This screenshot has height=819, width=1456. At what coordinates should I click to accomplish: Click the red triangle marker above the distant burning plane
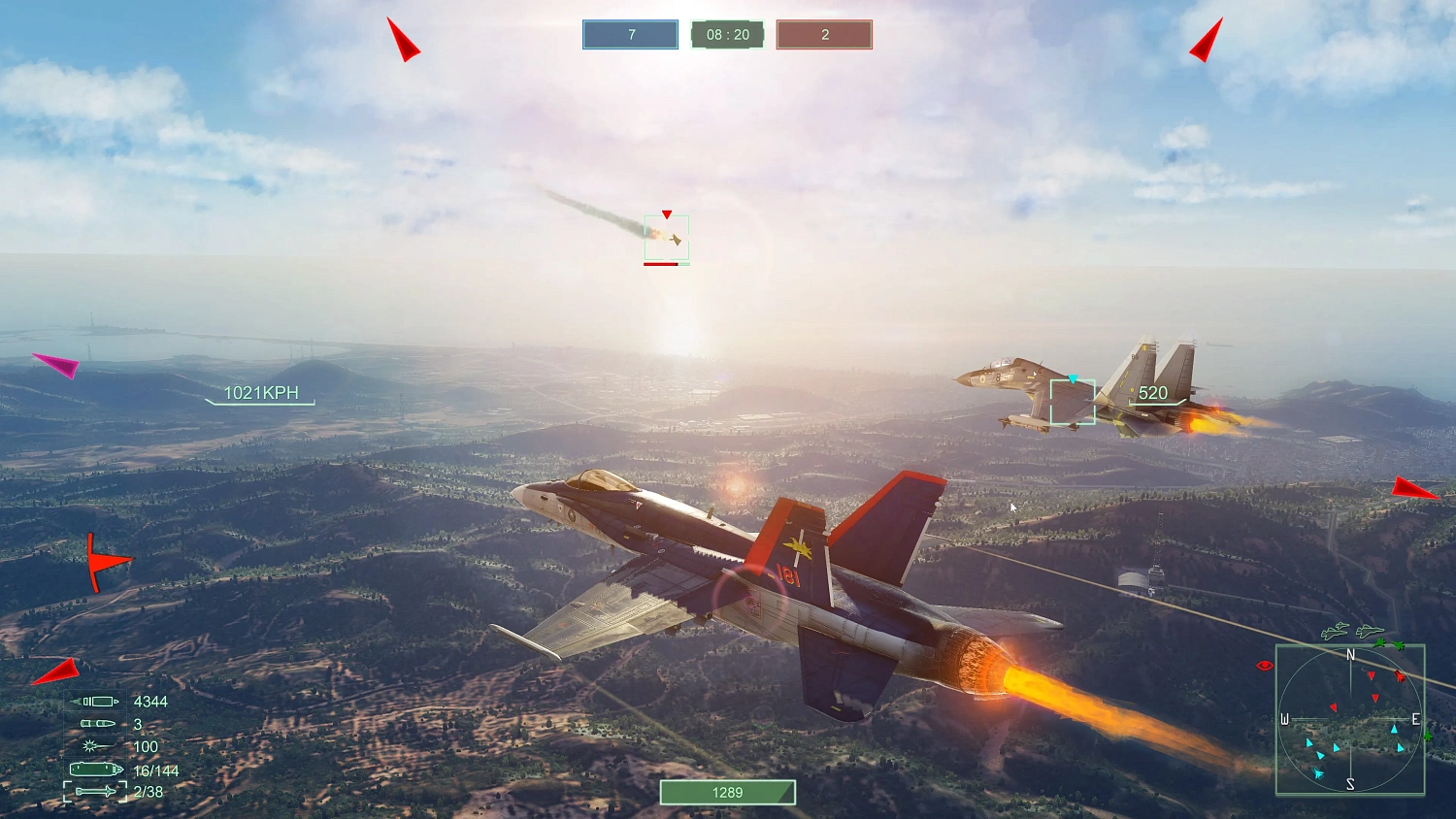tap(666, 214)
